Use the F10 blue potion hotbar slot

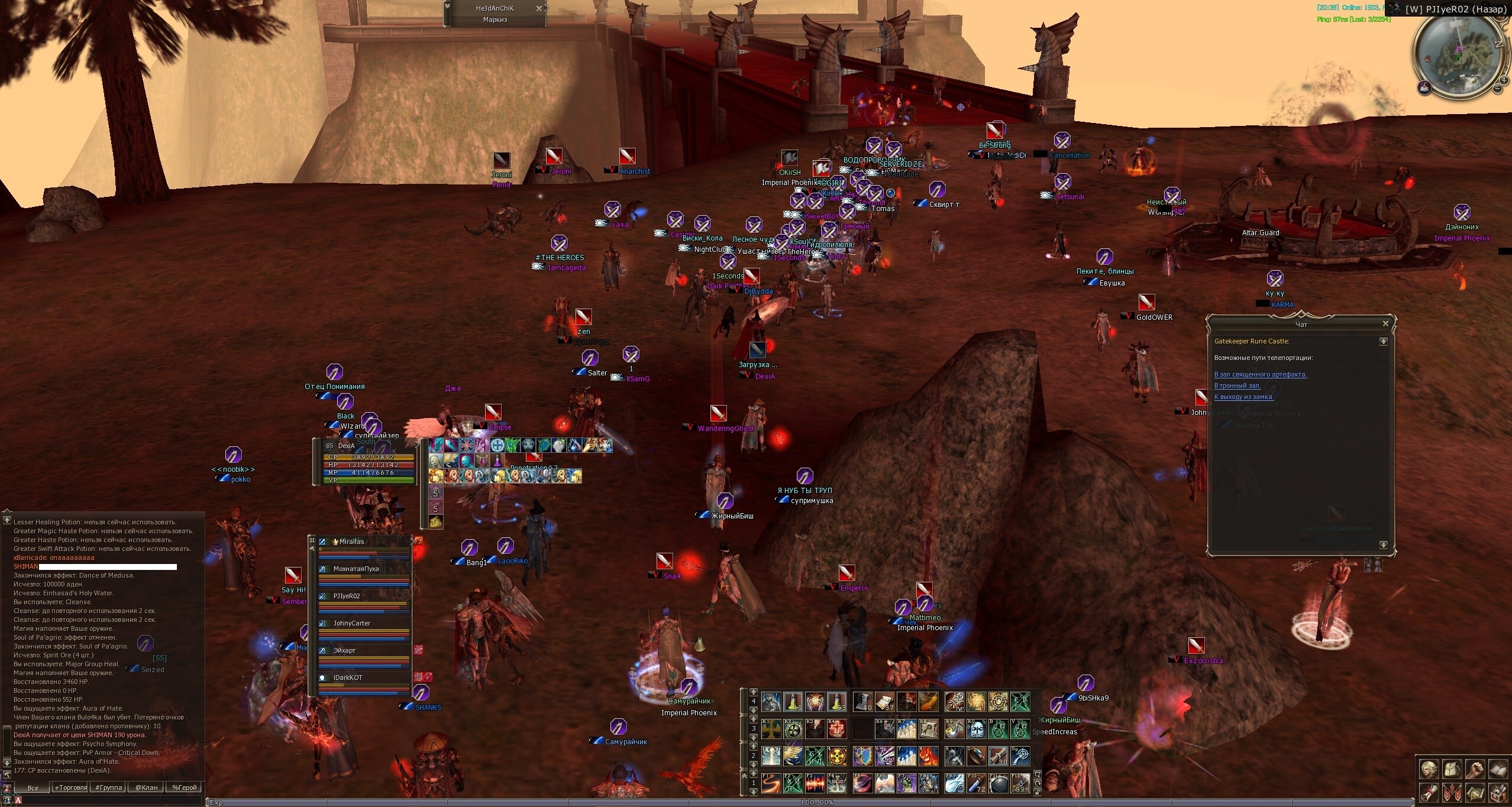[977, 784]
